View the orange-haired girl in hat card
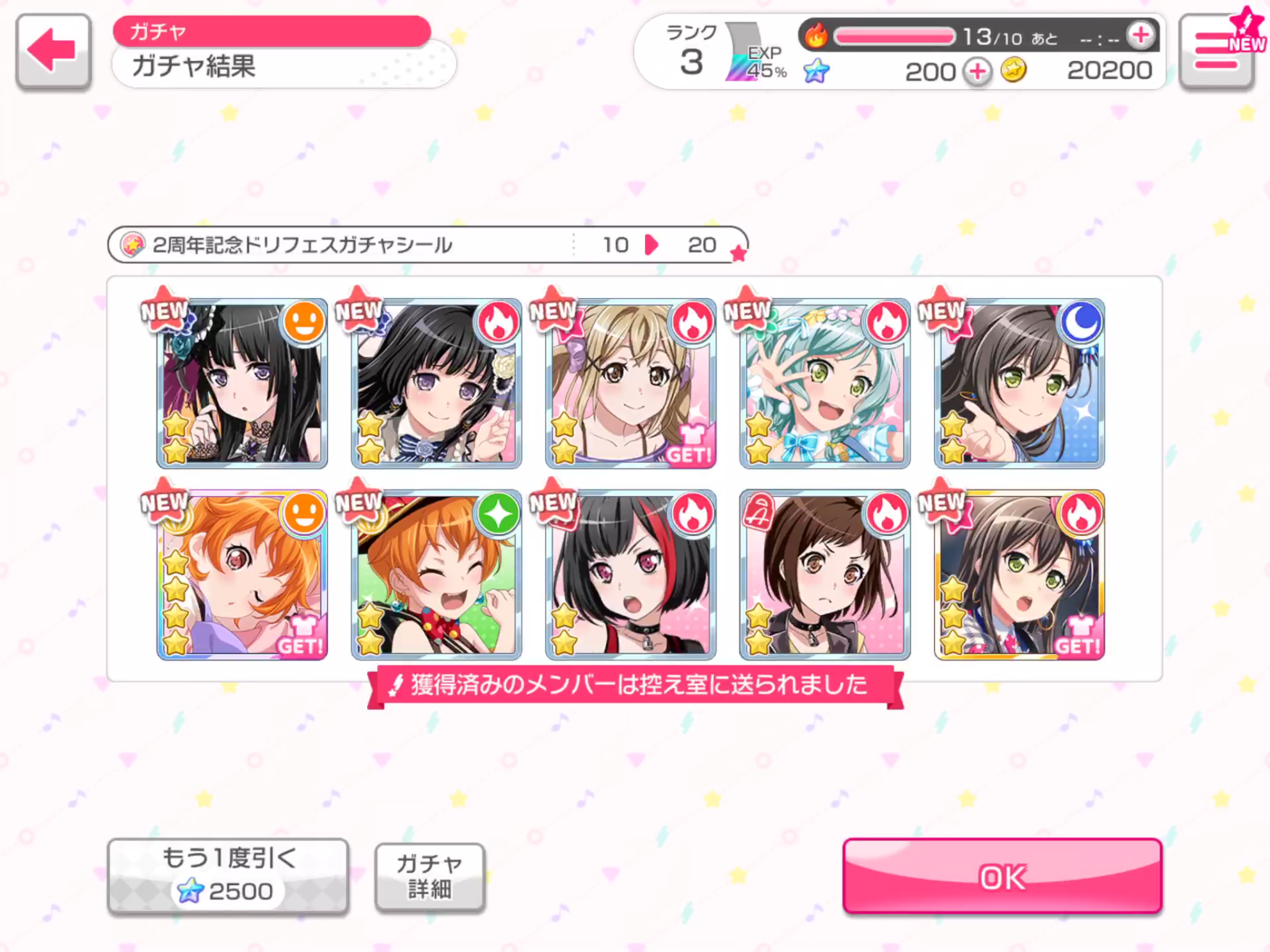Viewport: 1270px width, 952px height. pyautogui.click(x=437, y=575)
